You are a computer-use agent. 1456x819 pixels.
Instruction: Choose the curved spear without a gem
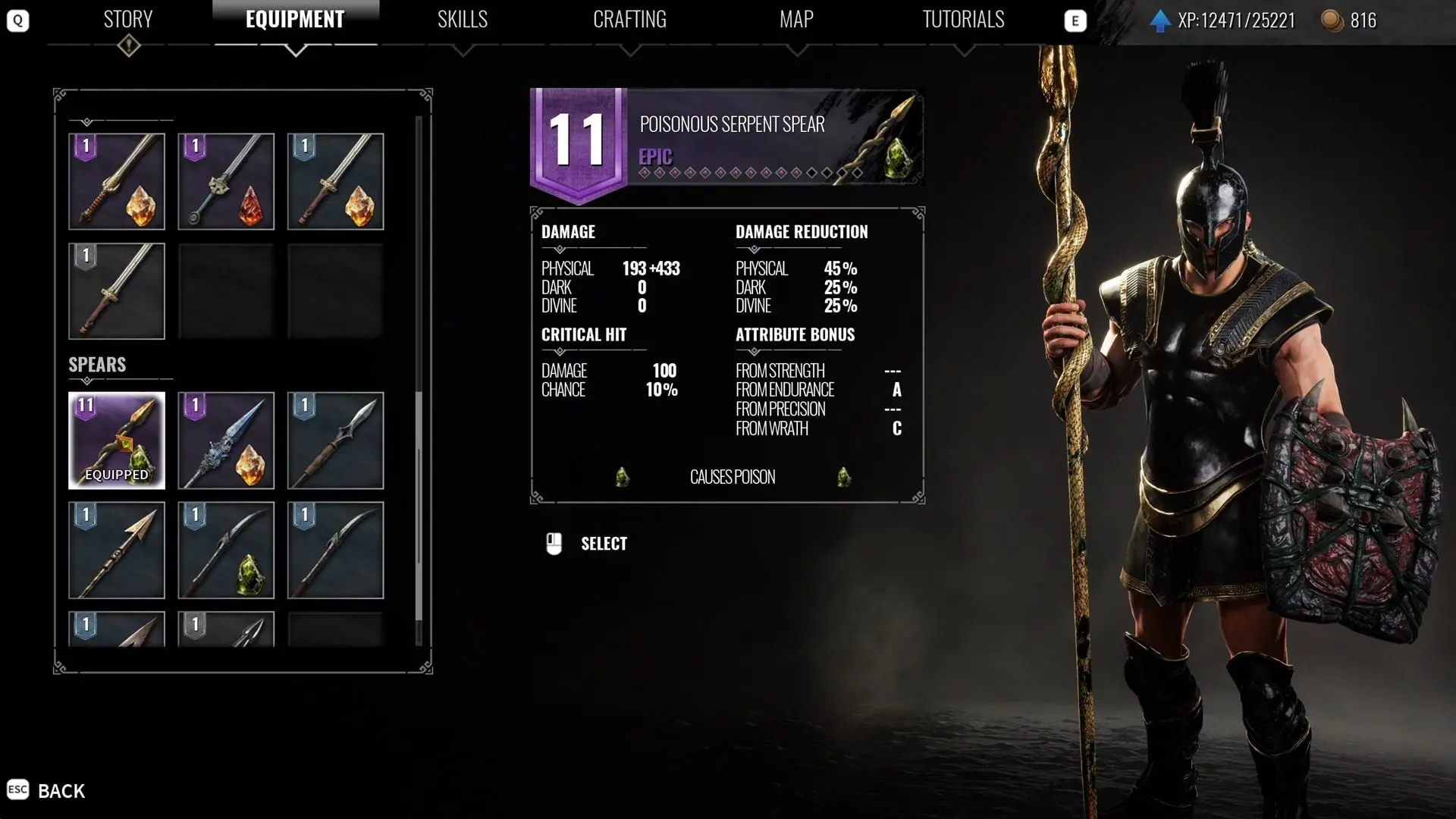(335, 551)
